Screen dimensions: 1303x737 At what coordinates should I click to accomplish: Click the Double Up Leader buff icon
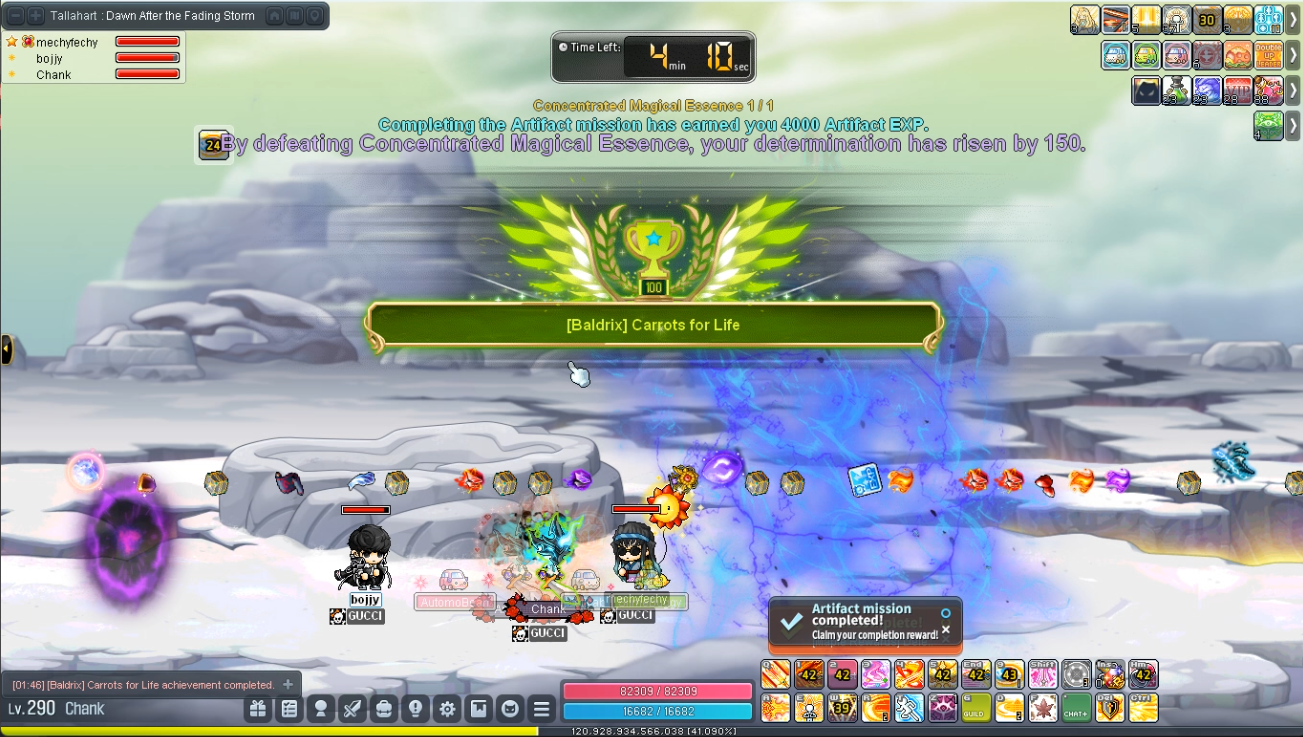click(1267, 55)
